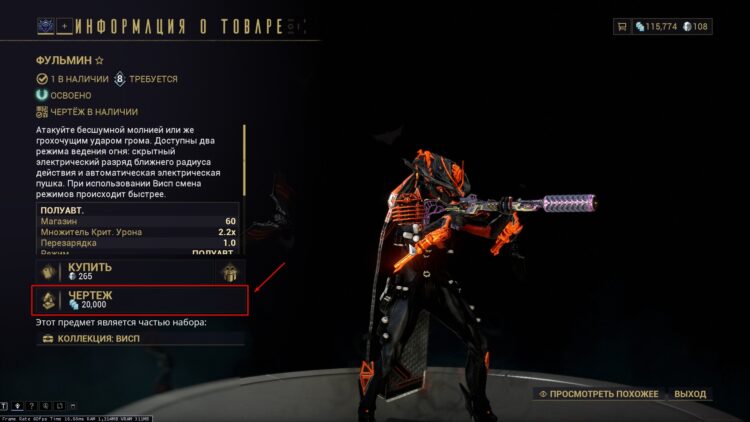Send Fulmin as a gift
This screenshot has width=750, height=422.
click(x=229, y=271)
